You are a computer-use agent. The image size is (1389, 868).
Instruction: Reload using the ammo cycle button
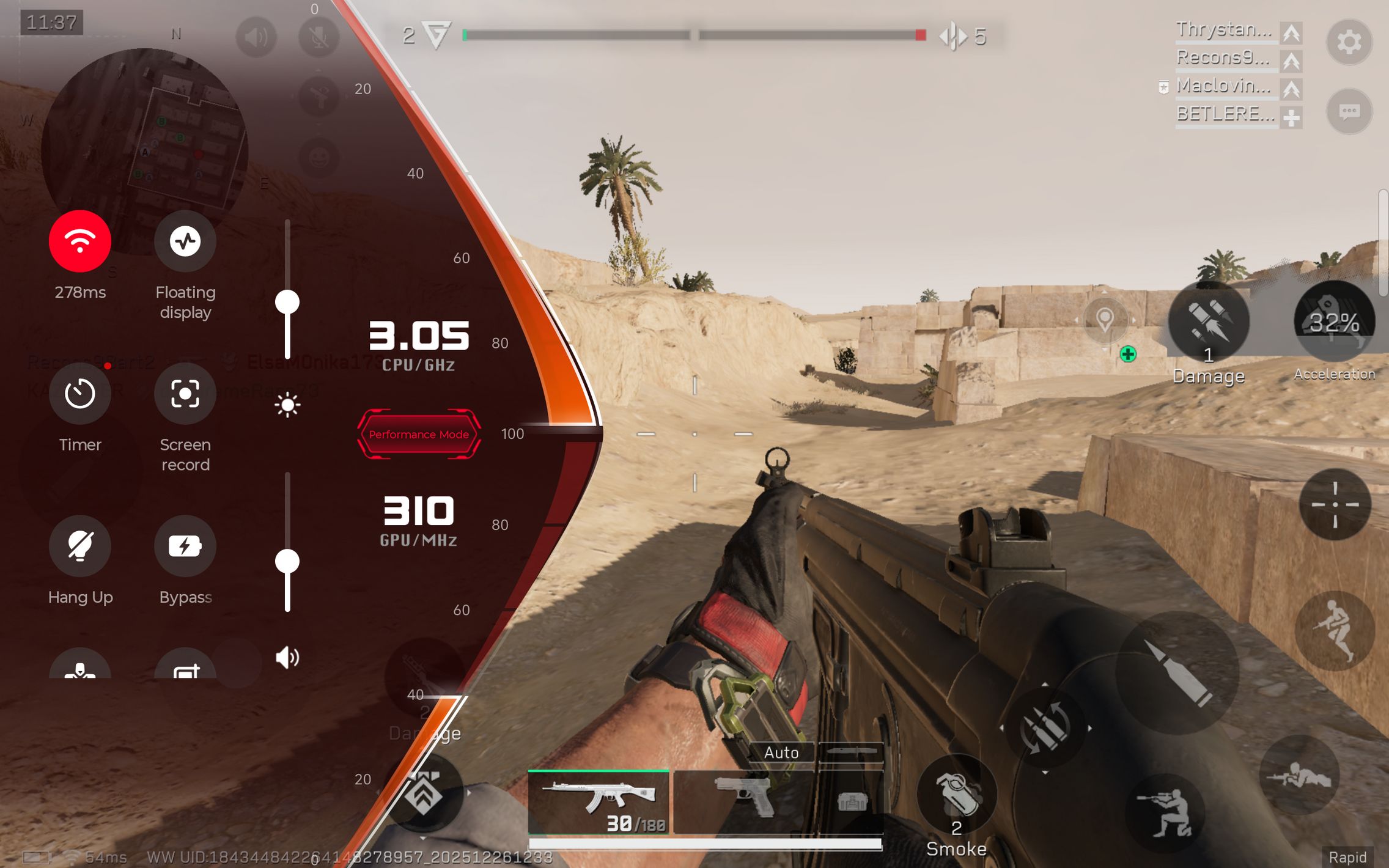coord(1045,727)
